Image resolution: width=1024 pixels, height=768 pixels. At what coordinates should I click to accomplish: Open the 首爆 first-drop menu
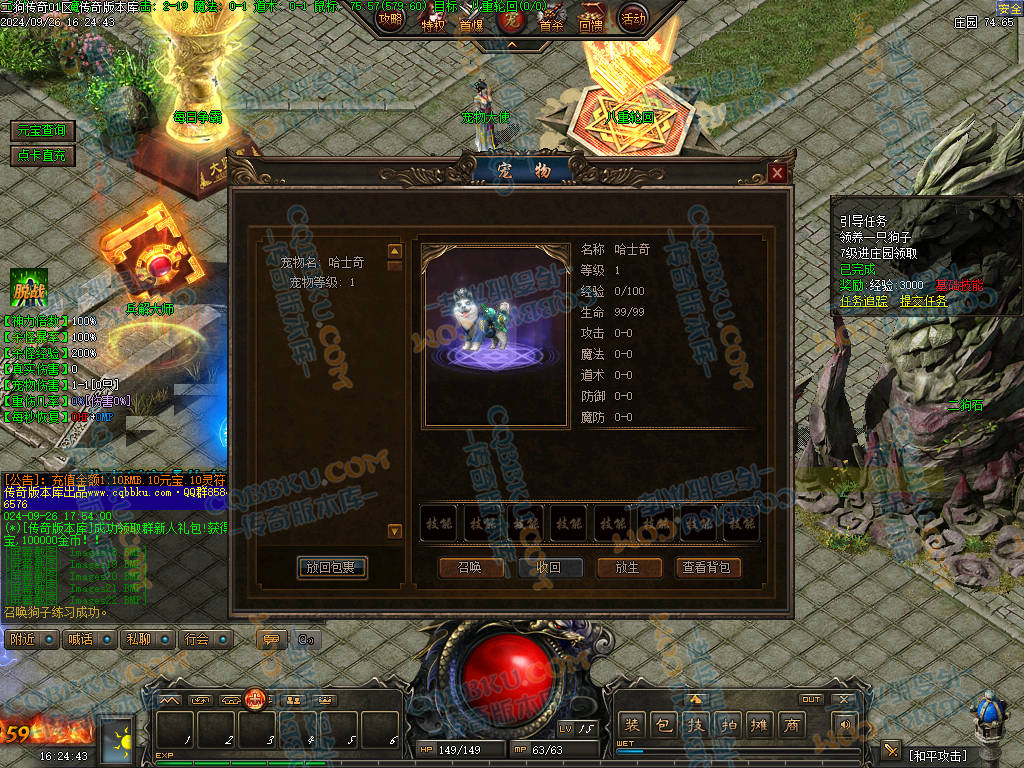click(x=471, y=22)
